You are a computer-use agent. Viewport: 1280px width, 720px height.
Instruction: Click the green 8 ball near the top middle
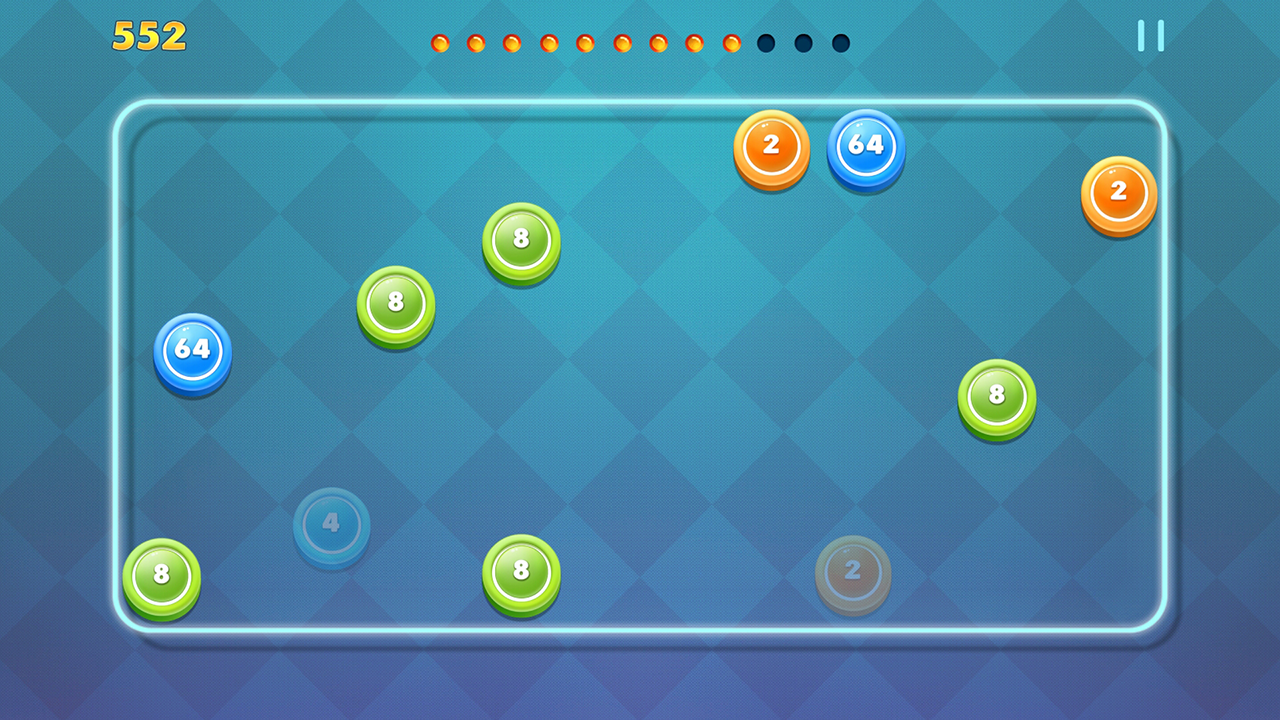[520, 241]
